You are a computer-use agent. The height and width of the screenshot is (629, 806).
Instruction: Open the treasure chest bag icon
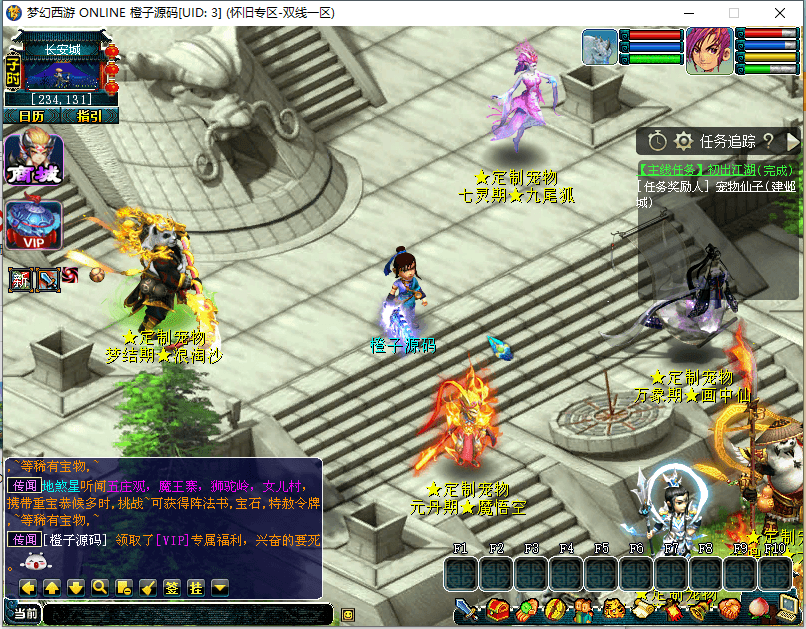[x=498, y=608]
